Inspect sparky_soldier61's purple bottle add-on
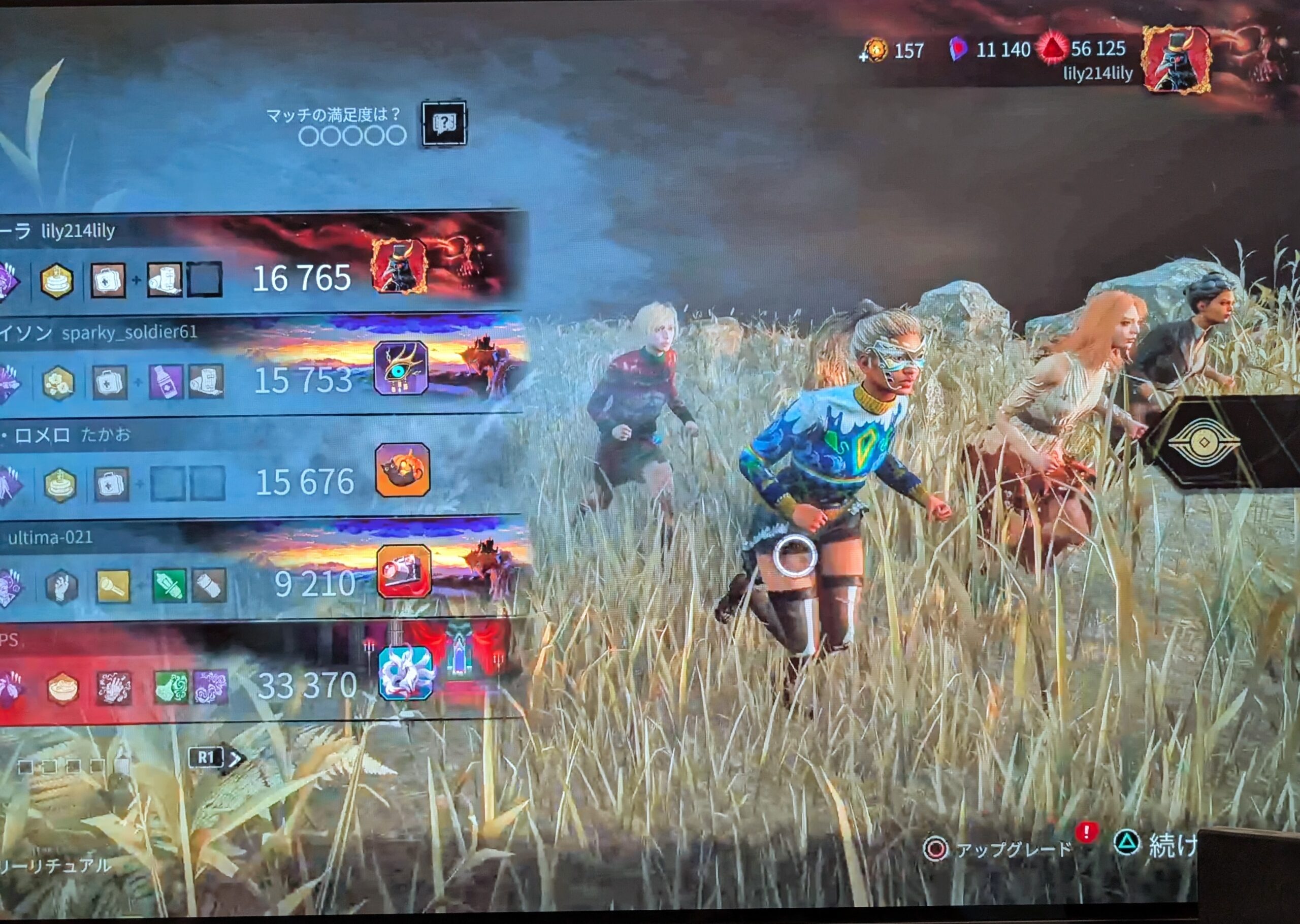 (x=166, y=381)
